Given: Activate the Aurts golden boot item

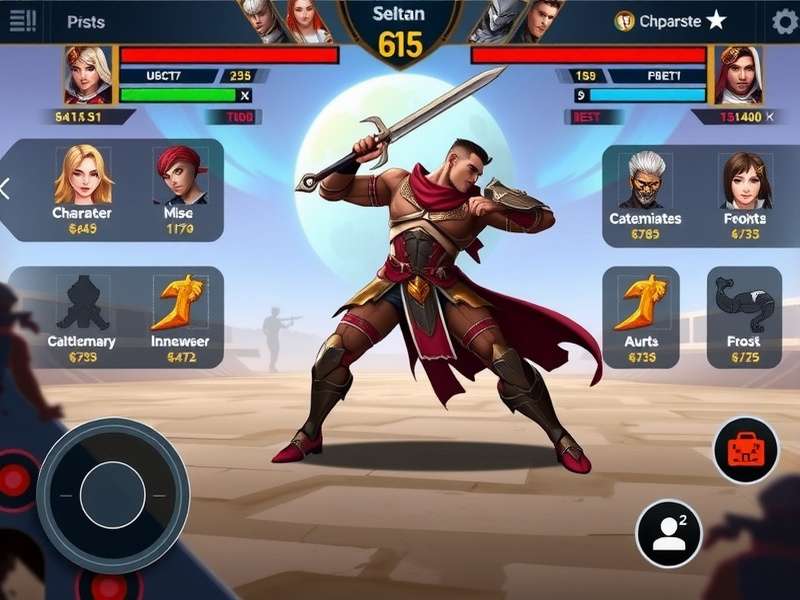Looking at the screenshot, I should tap(640, 316).
